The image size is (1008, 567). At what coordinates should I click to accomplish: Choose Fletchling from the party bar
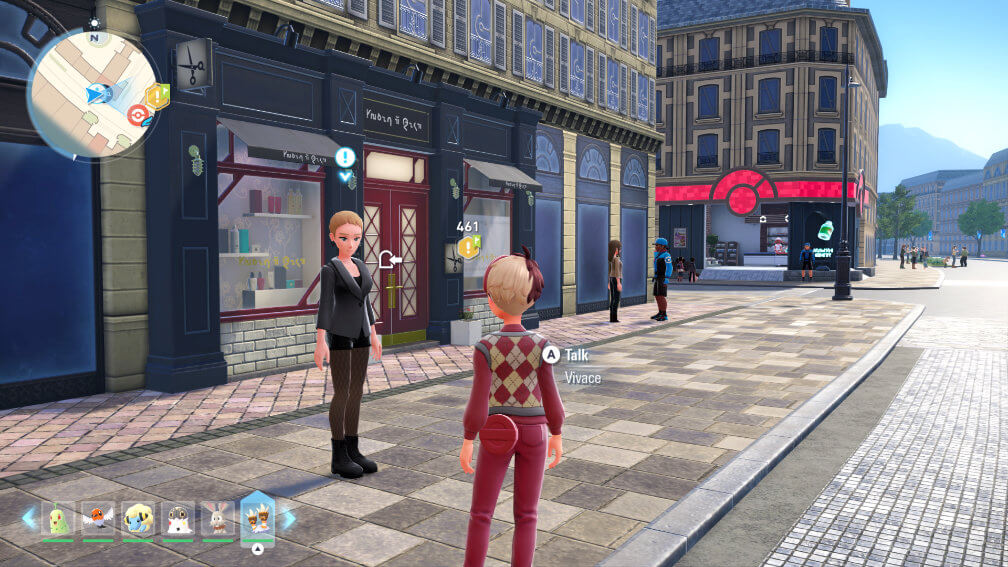[x=98, y=519]
